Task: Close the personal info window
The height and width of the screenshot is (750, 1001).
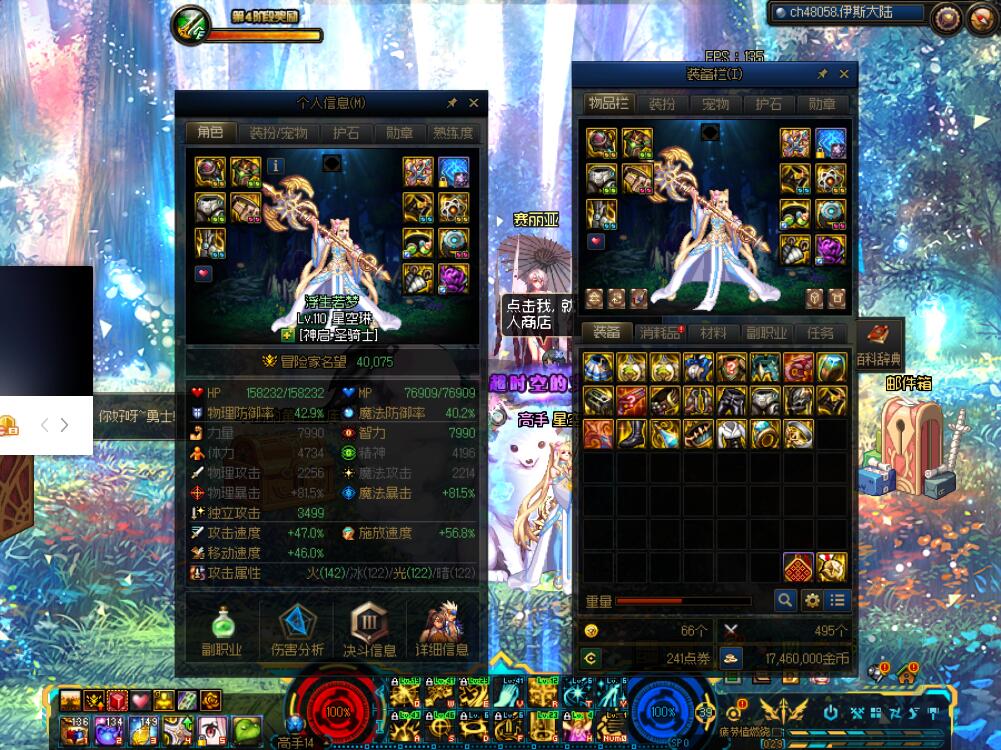Action: 474,103
